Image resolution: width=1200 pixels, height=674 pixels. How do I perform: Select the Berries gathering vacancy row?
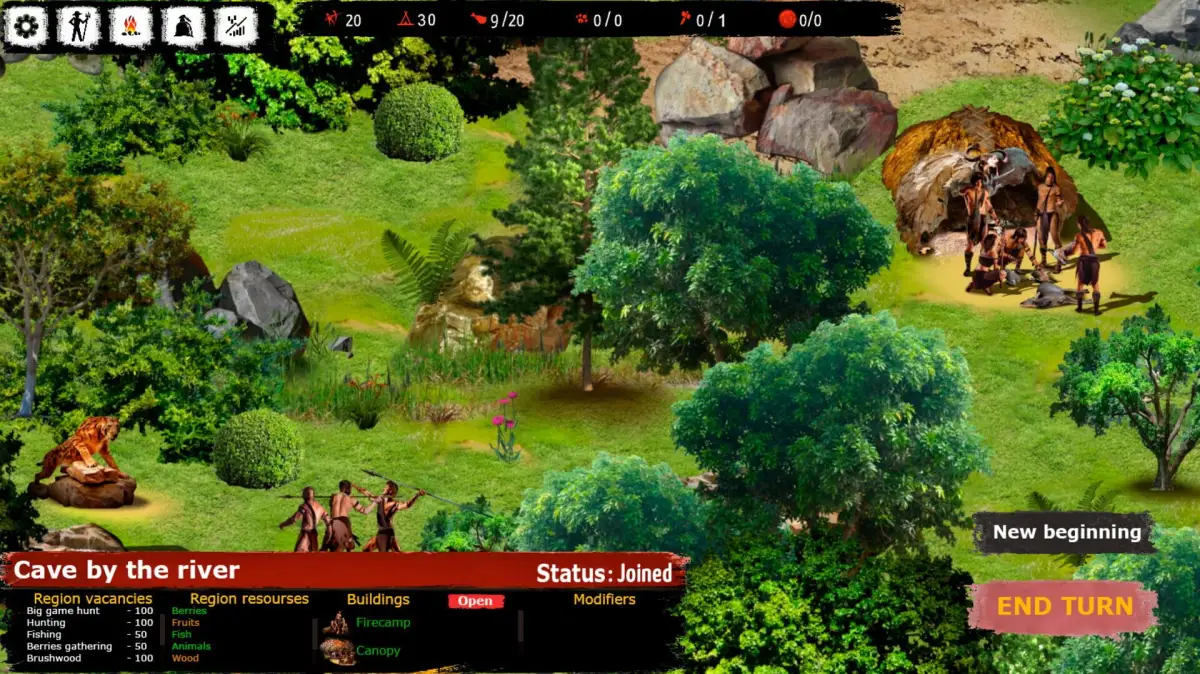90,647
